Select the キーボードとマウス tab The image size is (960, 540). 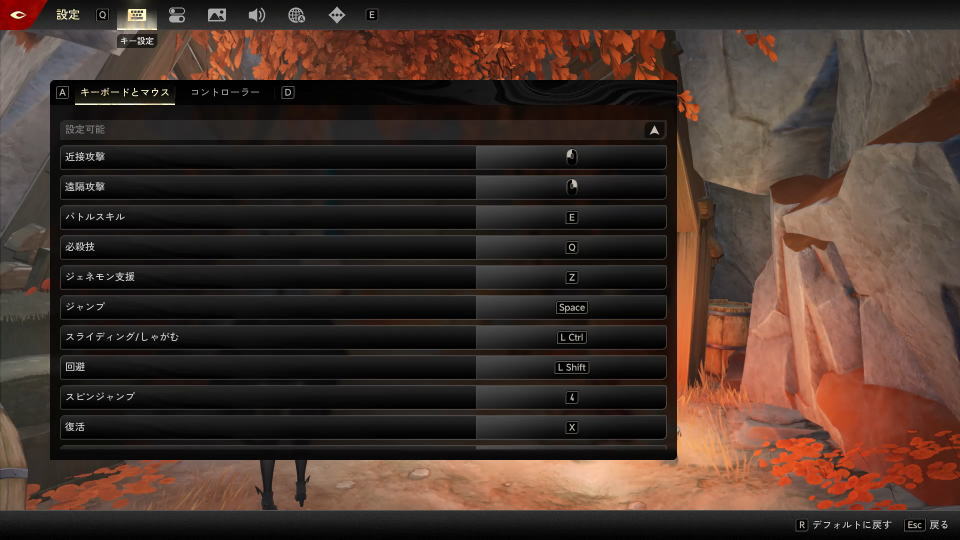point(125,92)
